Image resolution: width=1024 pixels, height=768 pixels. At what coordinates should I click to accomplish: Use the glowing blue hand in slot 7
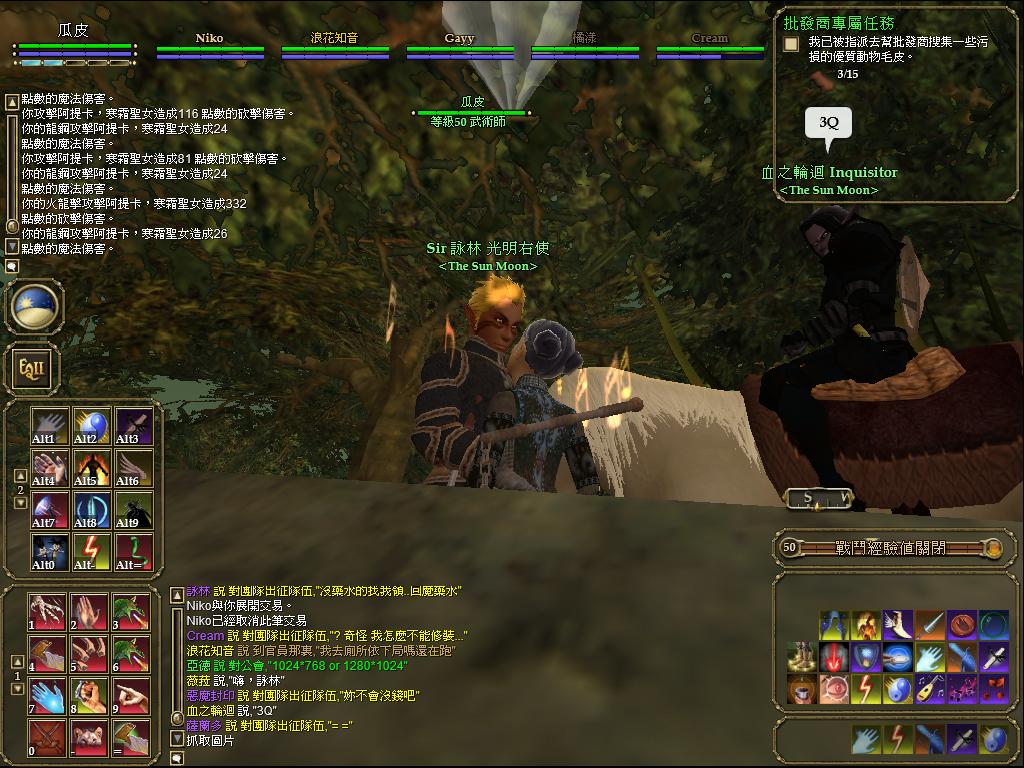pyautogui.click(x=47, y=696)
